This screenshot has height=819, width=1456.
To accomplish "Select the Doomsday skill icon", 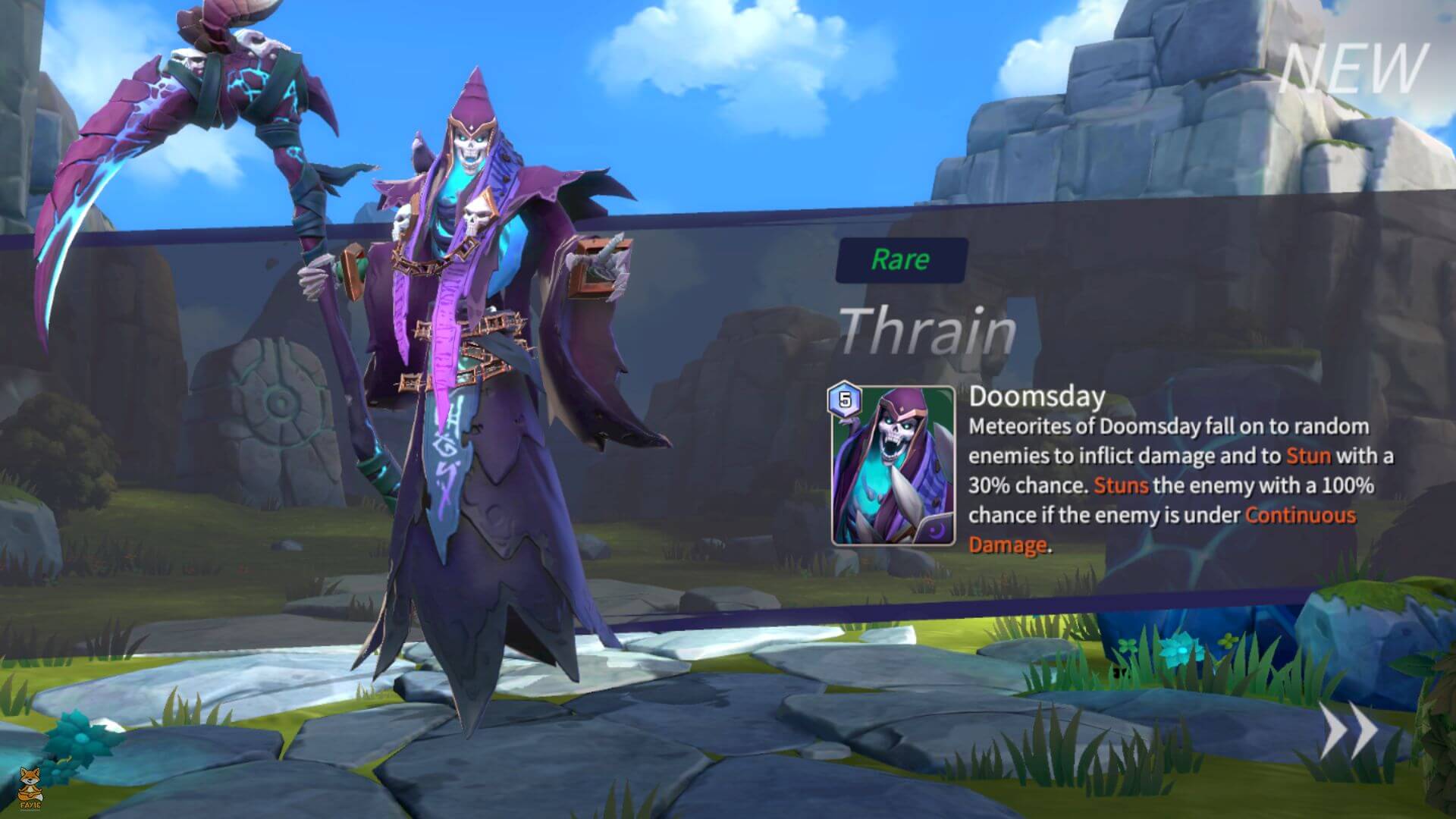I will (893, 466).
